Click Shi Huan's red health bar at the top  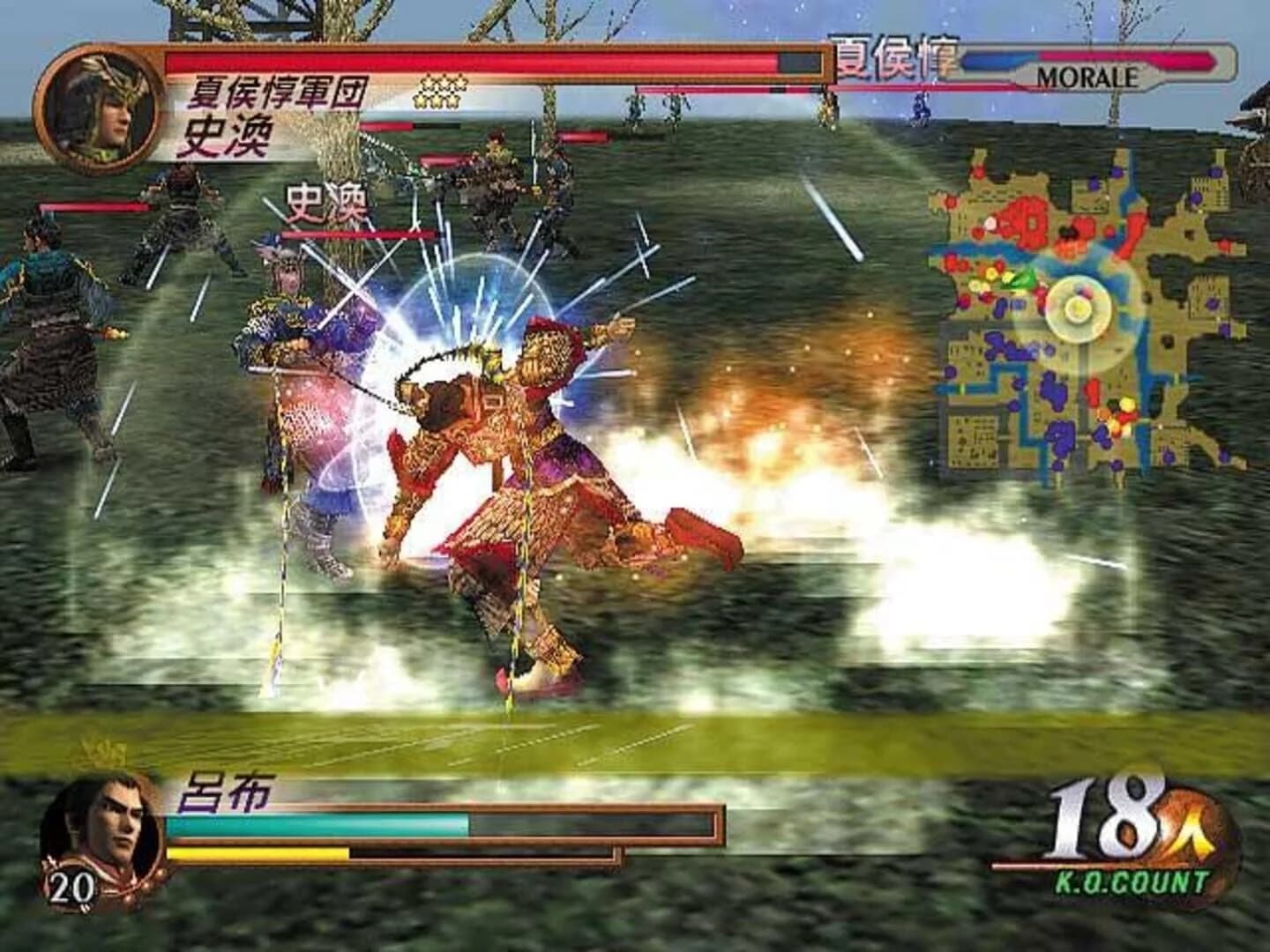coord(467,62)
